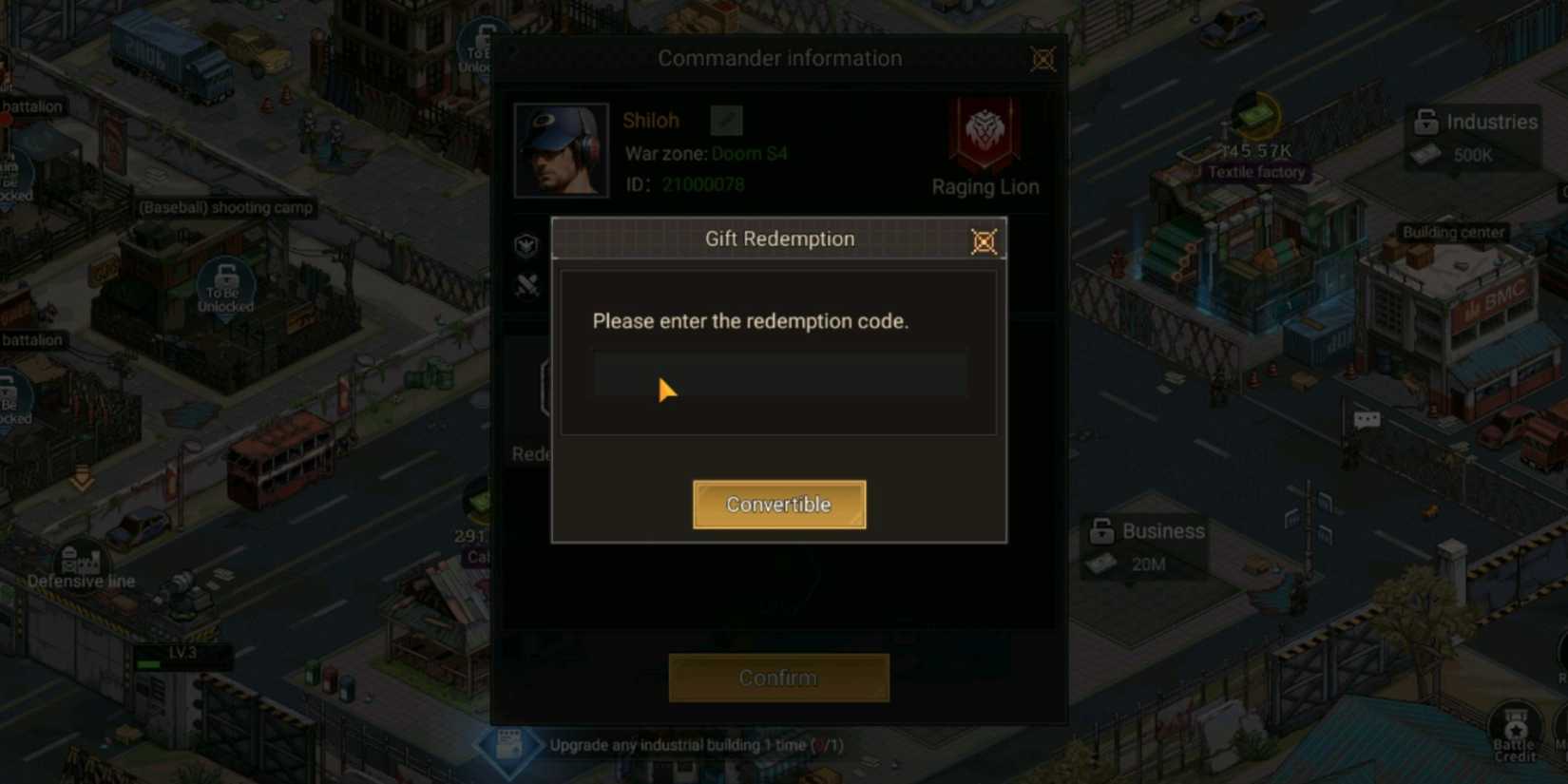Open the commander portrait of Shiloh
The height and width of the screenshot is (784, 1568).
(561, 148)
